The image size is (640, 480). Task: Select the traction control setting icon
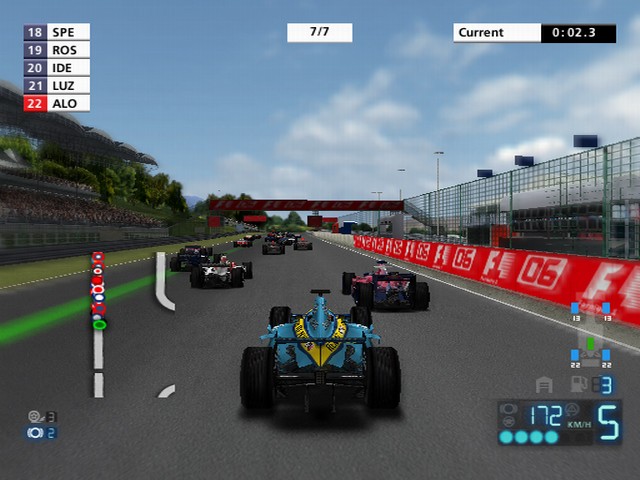click(x=36, y=416)
